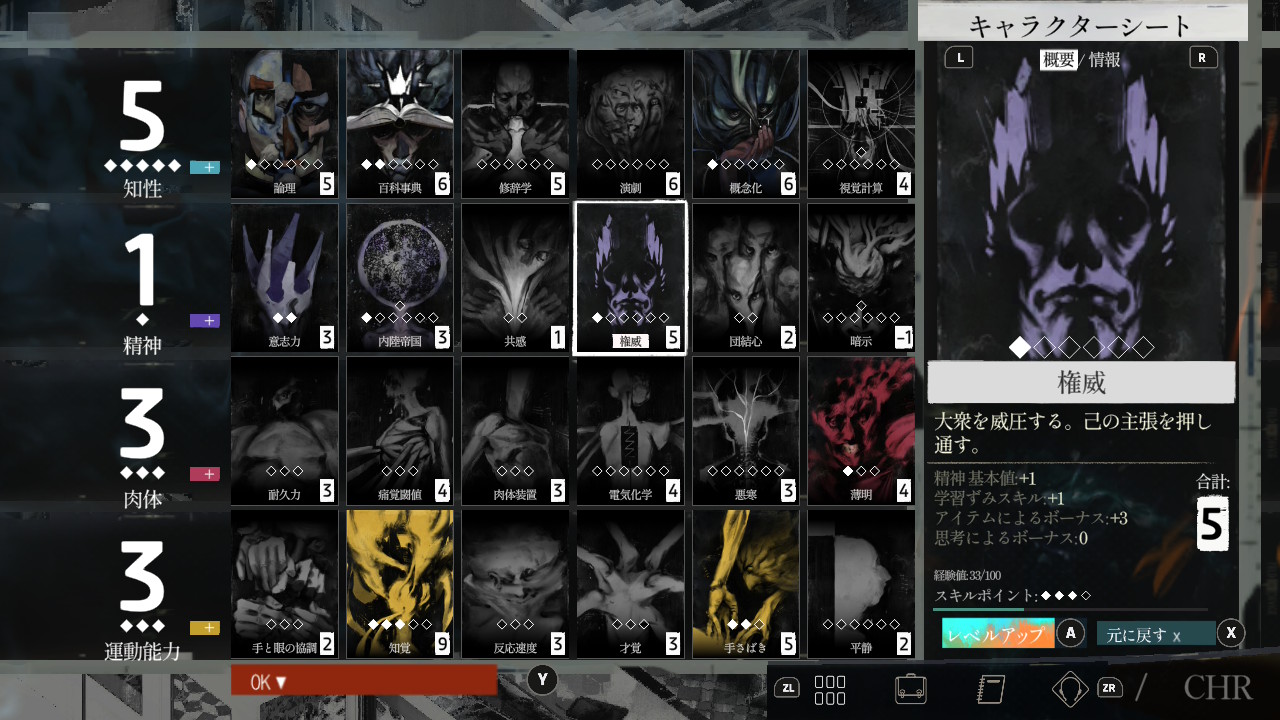Switch to the 情報 tab
The height and width of the screenshot is (720, 1280).
pyautogui.click(x=1105, y=59)
